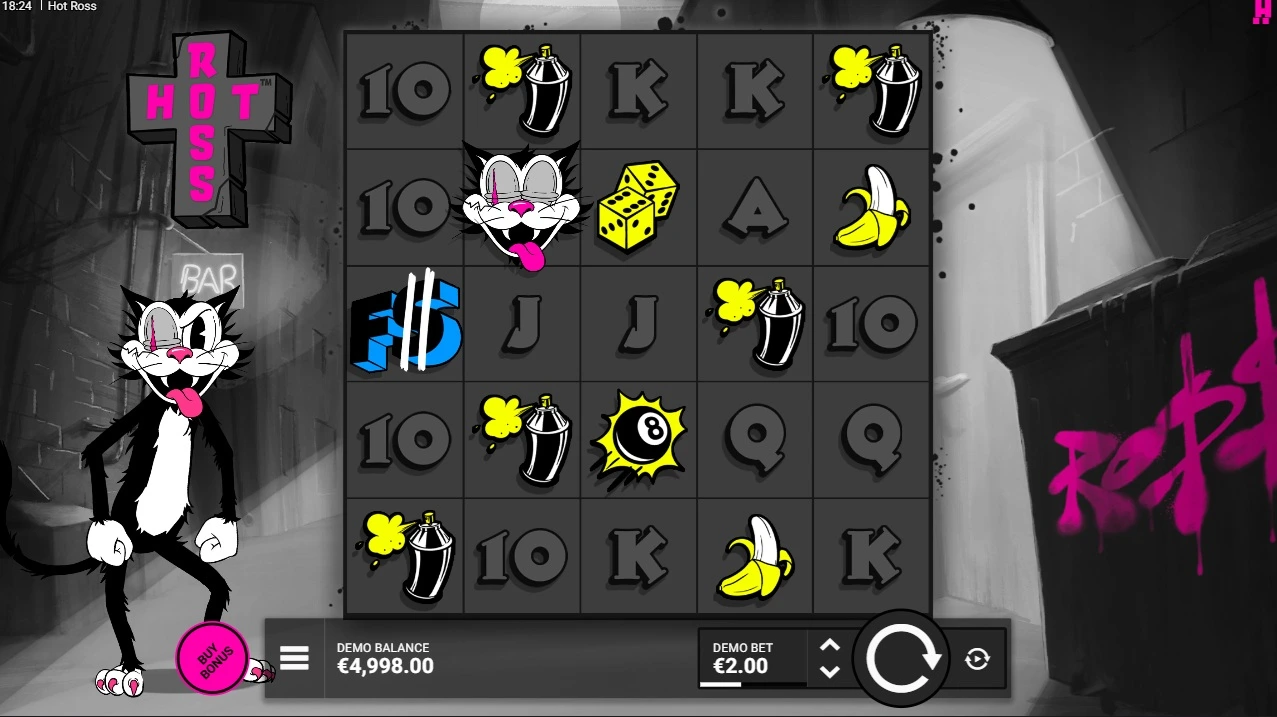Open the Buy Bonus menu

[x=211, y=658]
